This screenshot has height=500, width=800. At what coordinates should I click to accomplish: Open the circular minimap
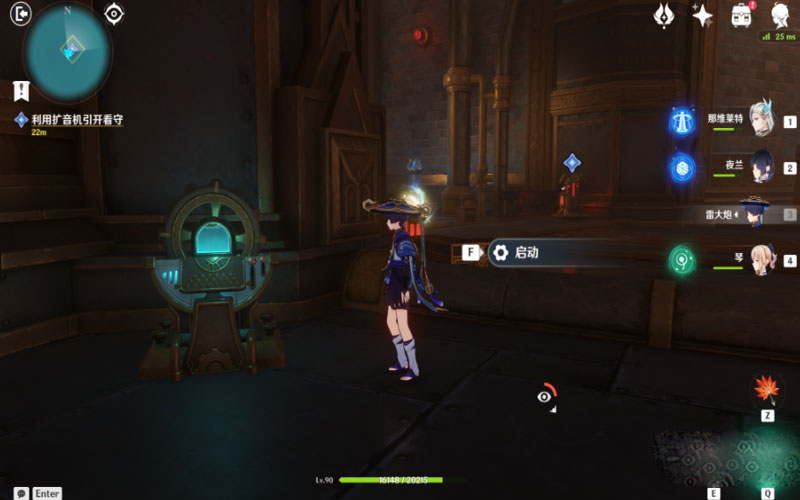click(68, 50)
